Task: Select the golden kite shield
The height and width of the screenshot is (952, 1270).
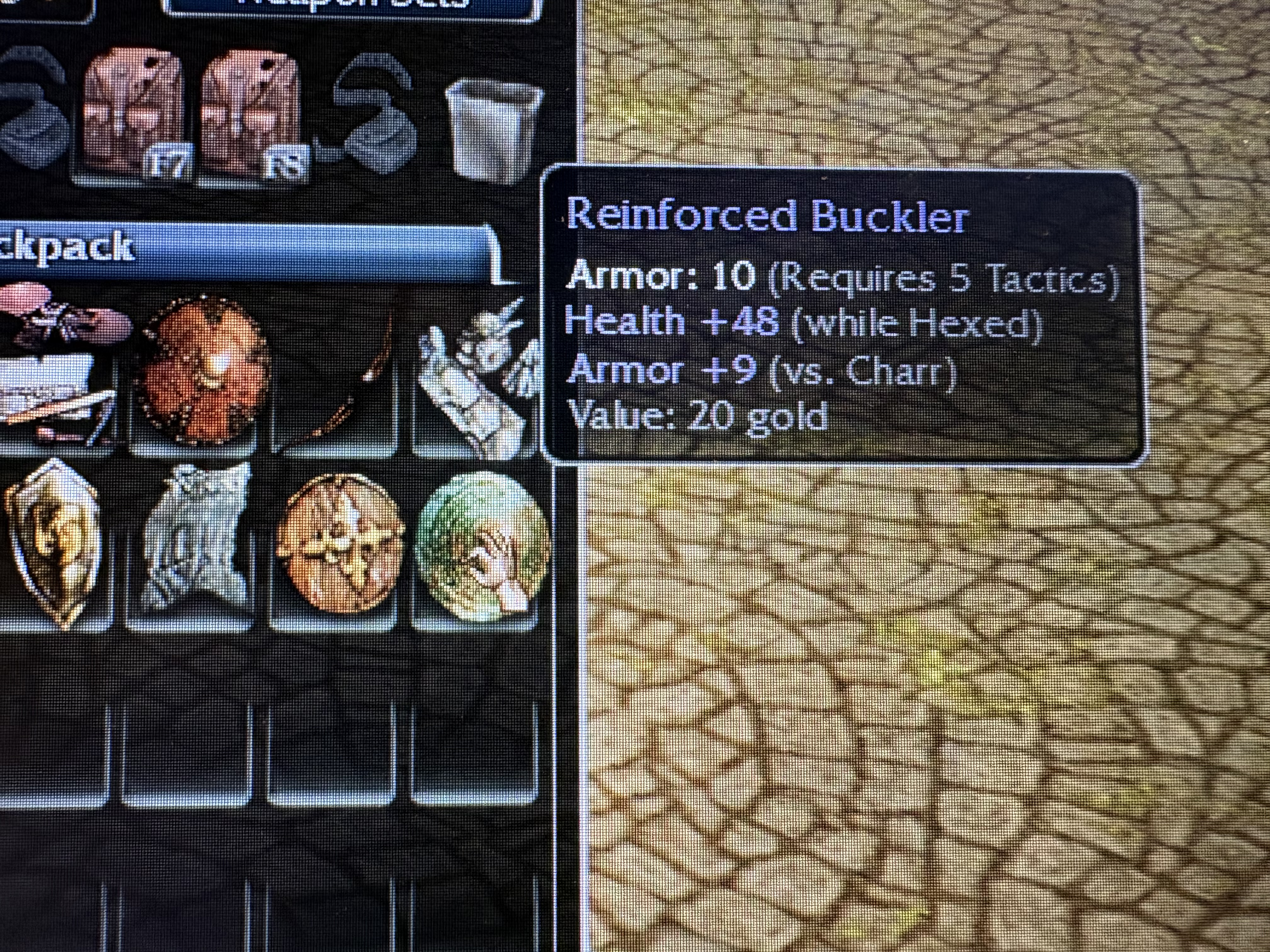Action: pyautogui.click(x=54, y=542)
